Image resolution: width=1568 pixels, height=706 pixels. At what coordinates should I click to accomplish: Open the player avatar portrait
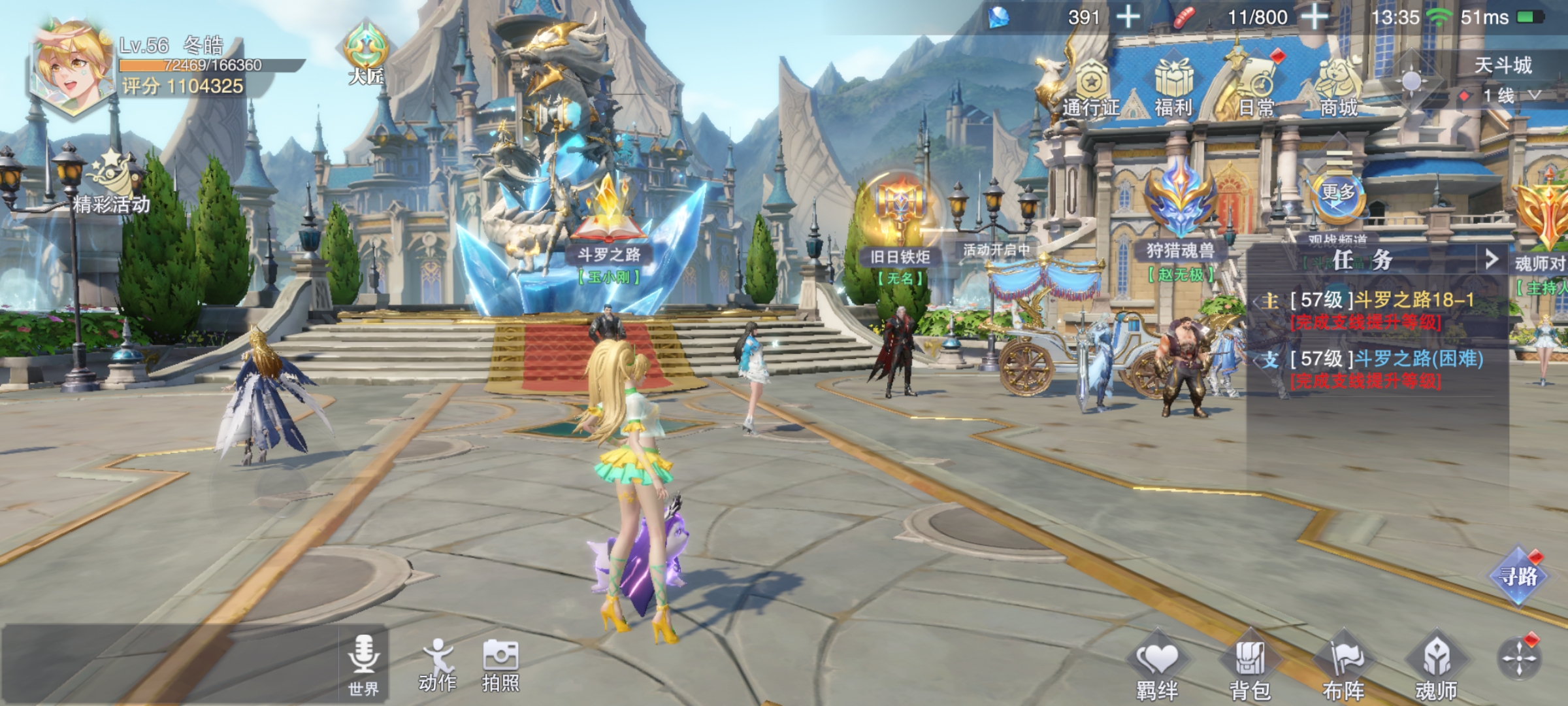[72, 69]
